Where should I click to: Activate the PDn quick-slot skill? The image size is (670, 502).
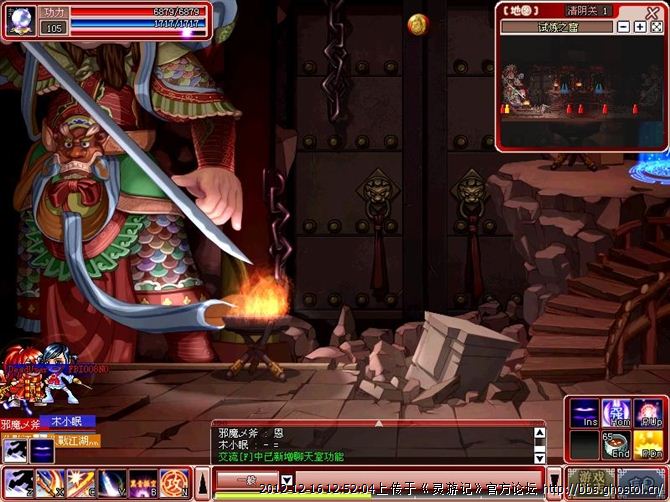[648, 444]
